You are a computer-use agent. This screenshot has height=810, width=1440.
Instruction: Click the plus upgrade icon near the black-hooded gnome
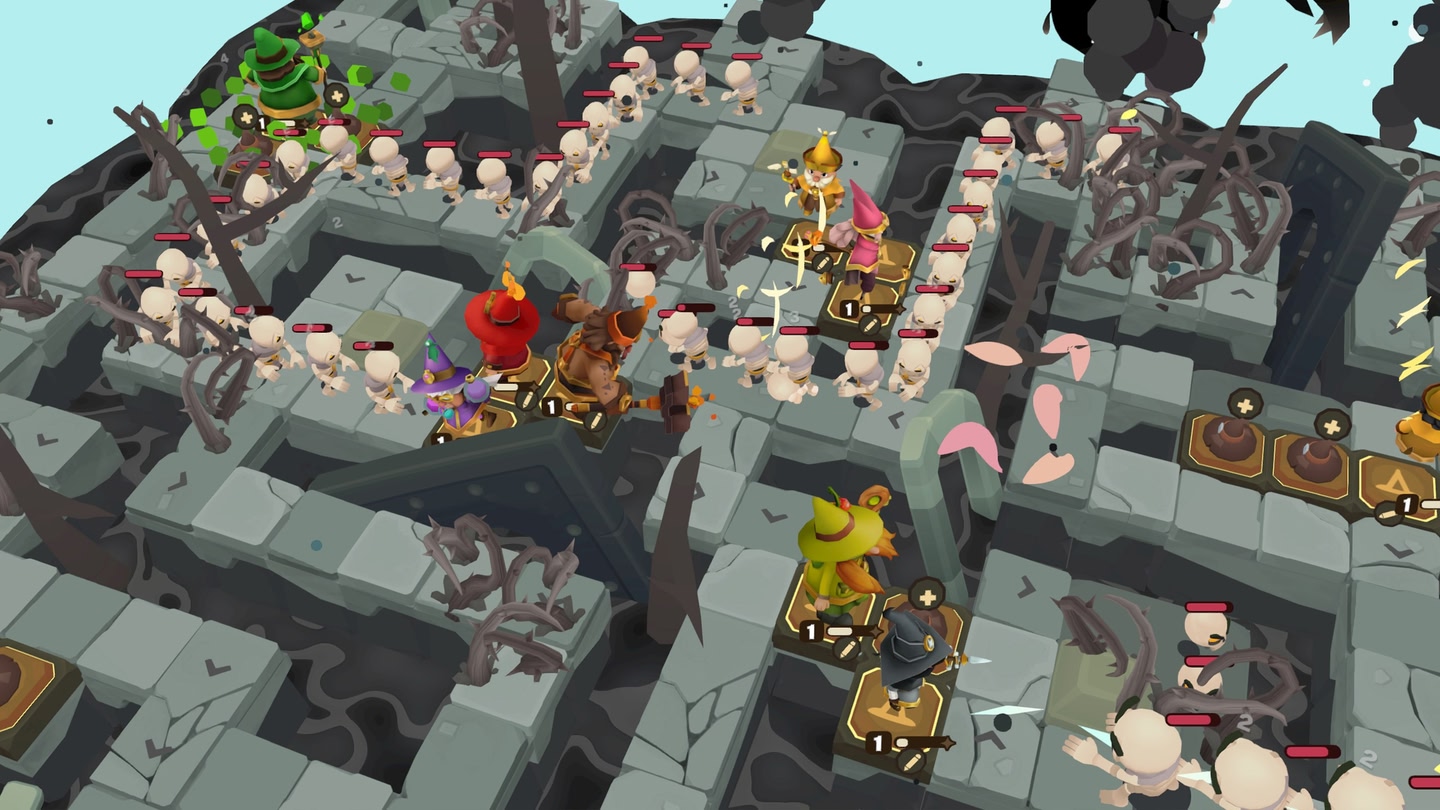click(926, 597)
